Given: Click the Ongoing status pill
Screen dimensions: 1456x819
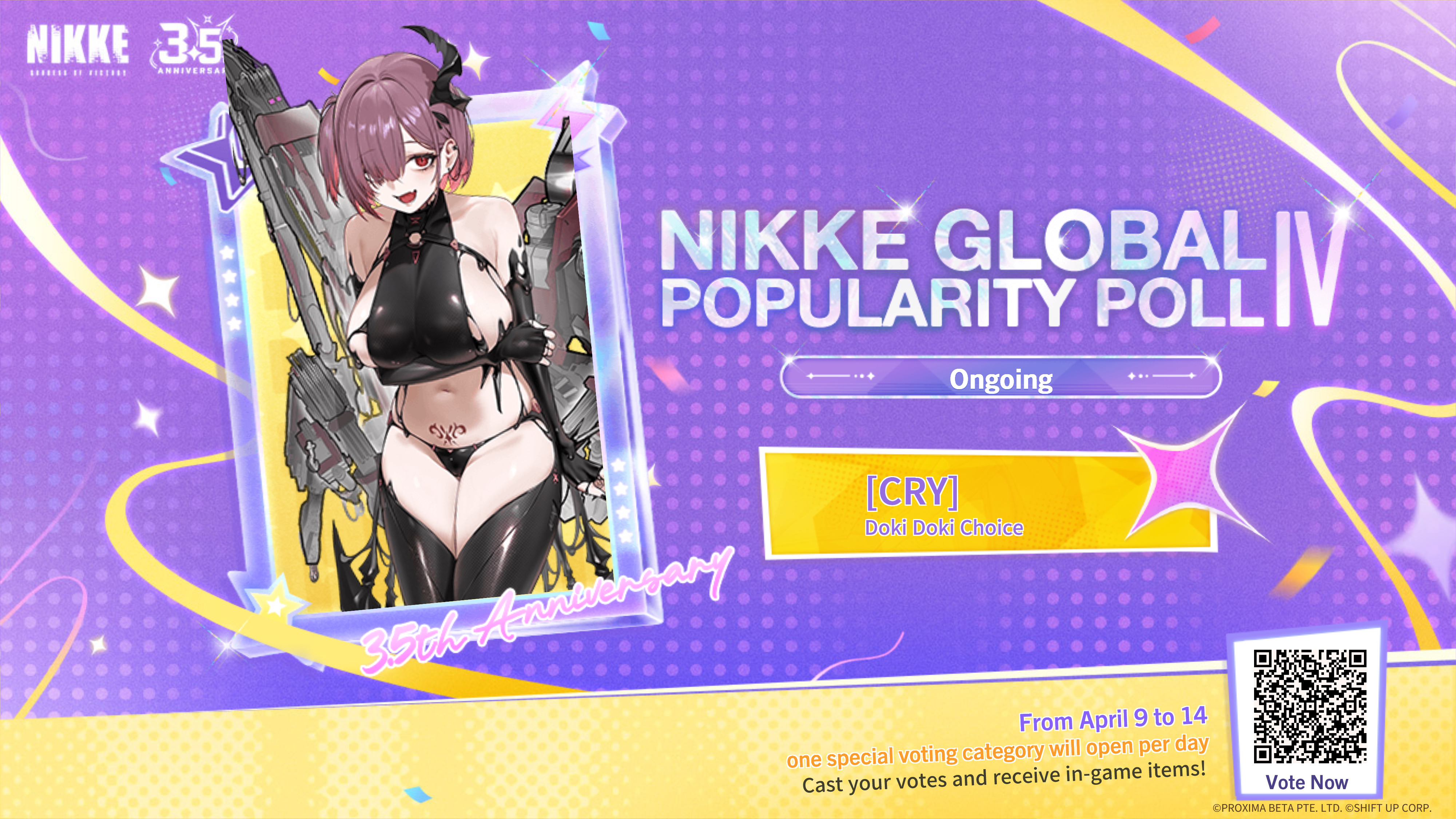Looking at the screenshot, I should 1000,378.
